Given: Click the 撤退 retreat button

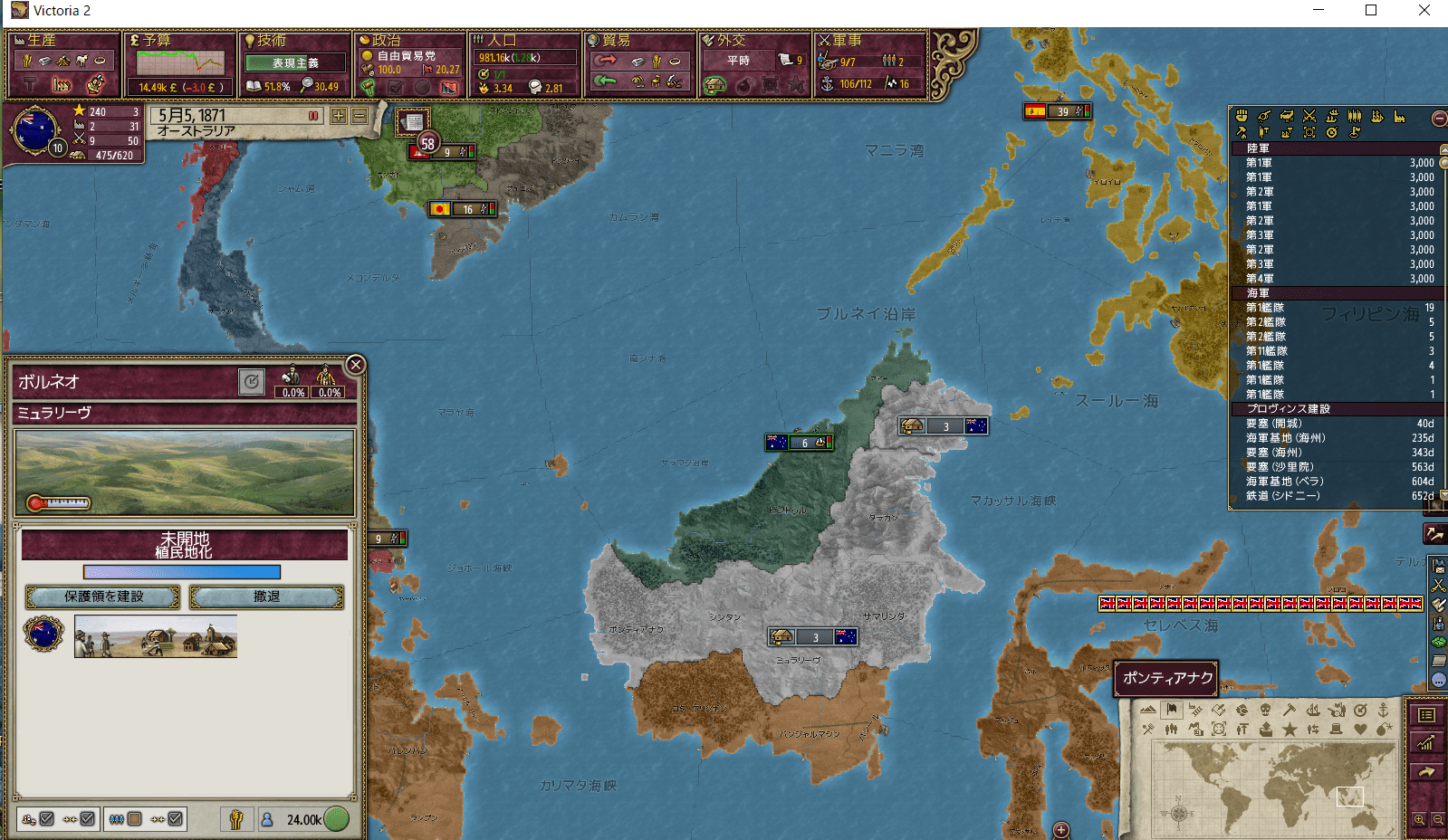Looking at the screenshot, I should (x=264, y=597).
